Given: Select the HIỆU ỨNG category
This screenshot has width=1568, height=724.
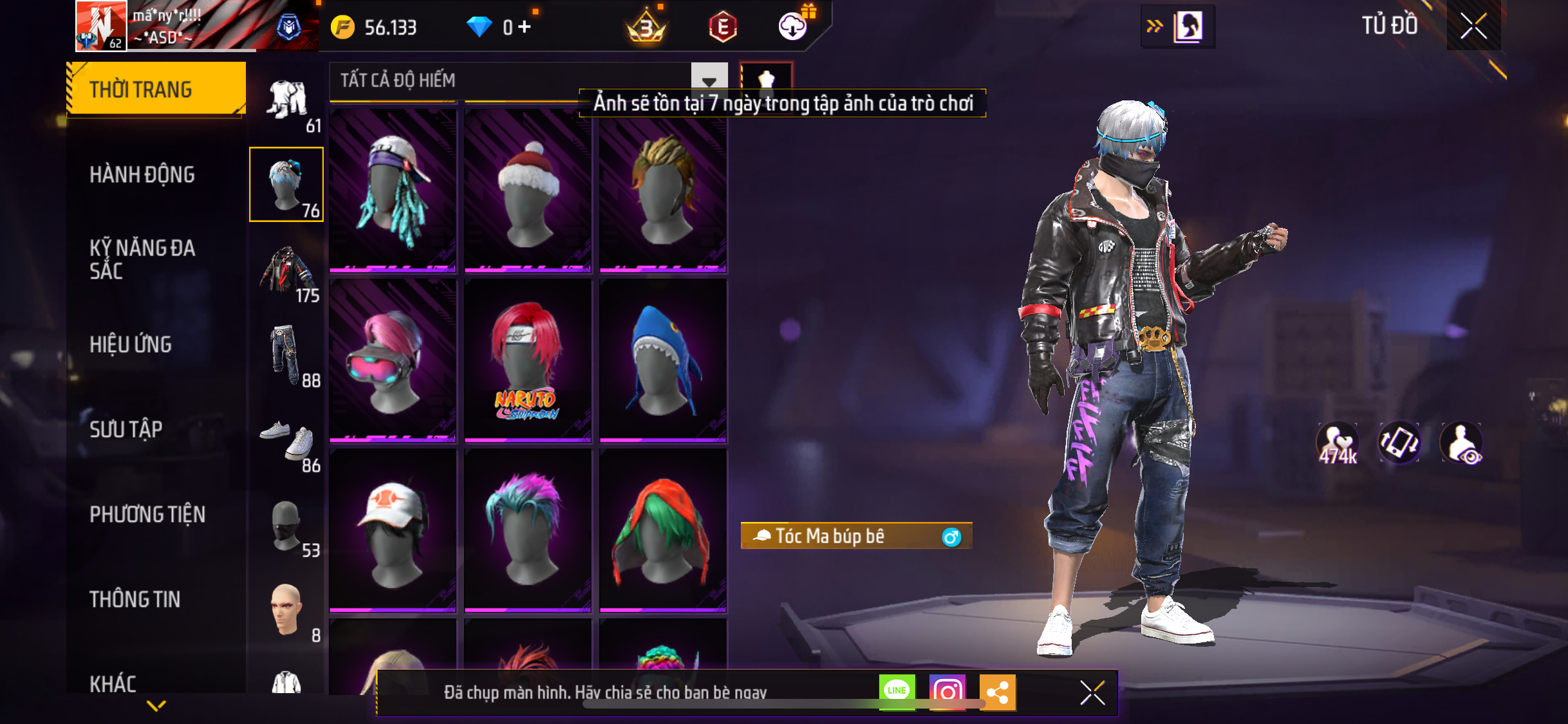Looking at the screenshot, I should pyautogui.click(x=131, y=344).
